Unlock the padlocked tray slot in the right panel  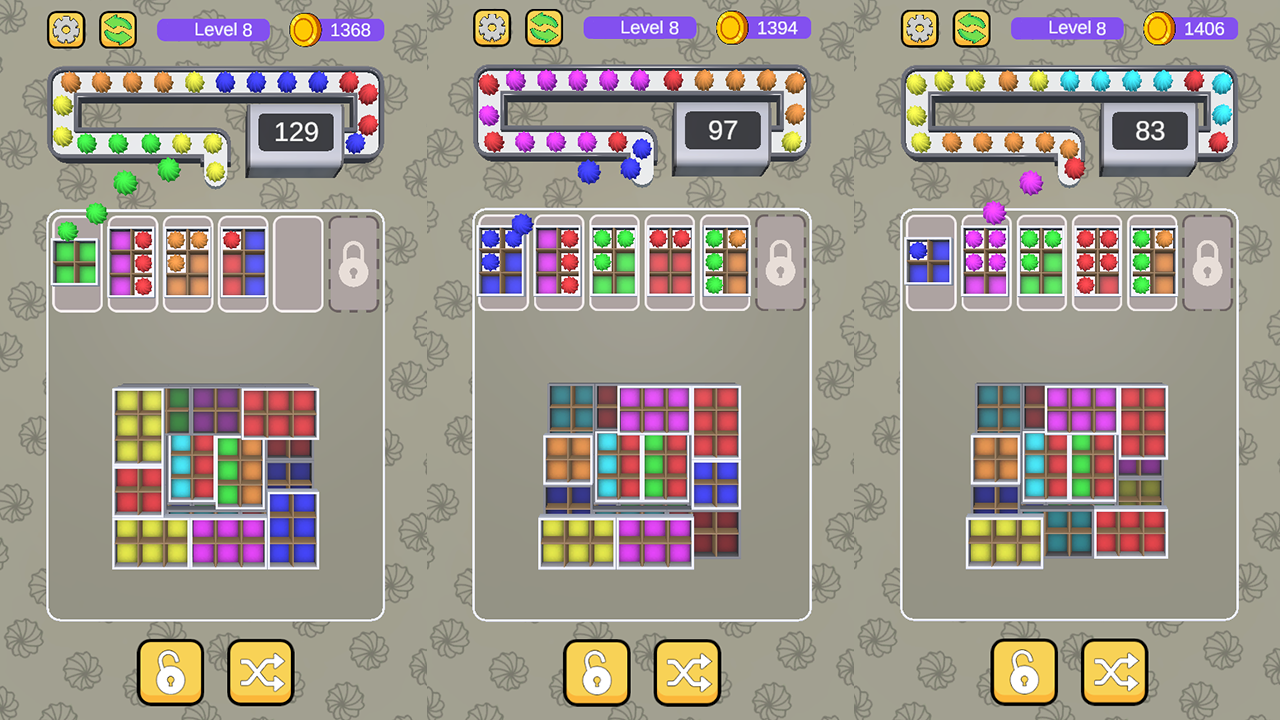pyautogui.click(x=1207, y=263)
